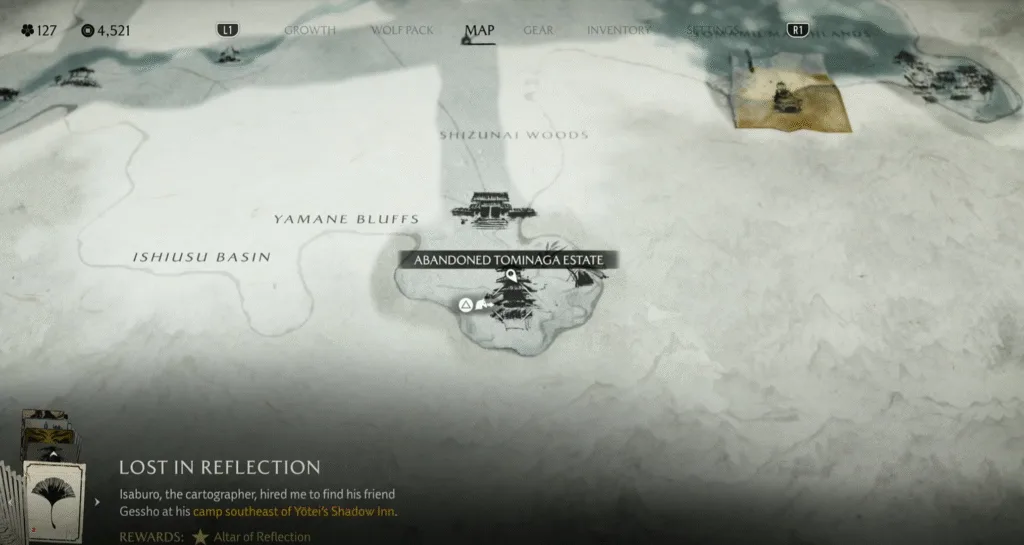Switch to the Growth tab
This screenshot has height=545, width=1024.
pyautogui.click(x=309, y=30)
